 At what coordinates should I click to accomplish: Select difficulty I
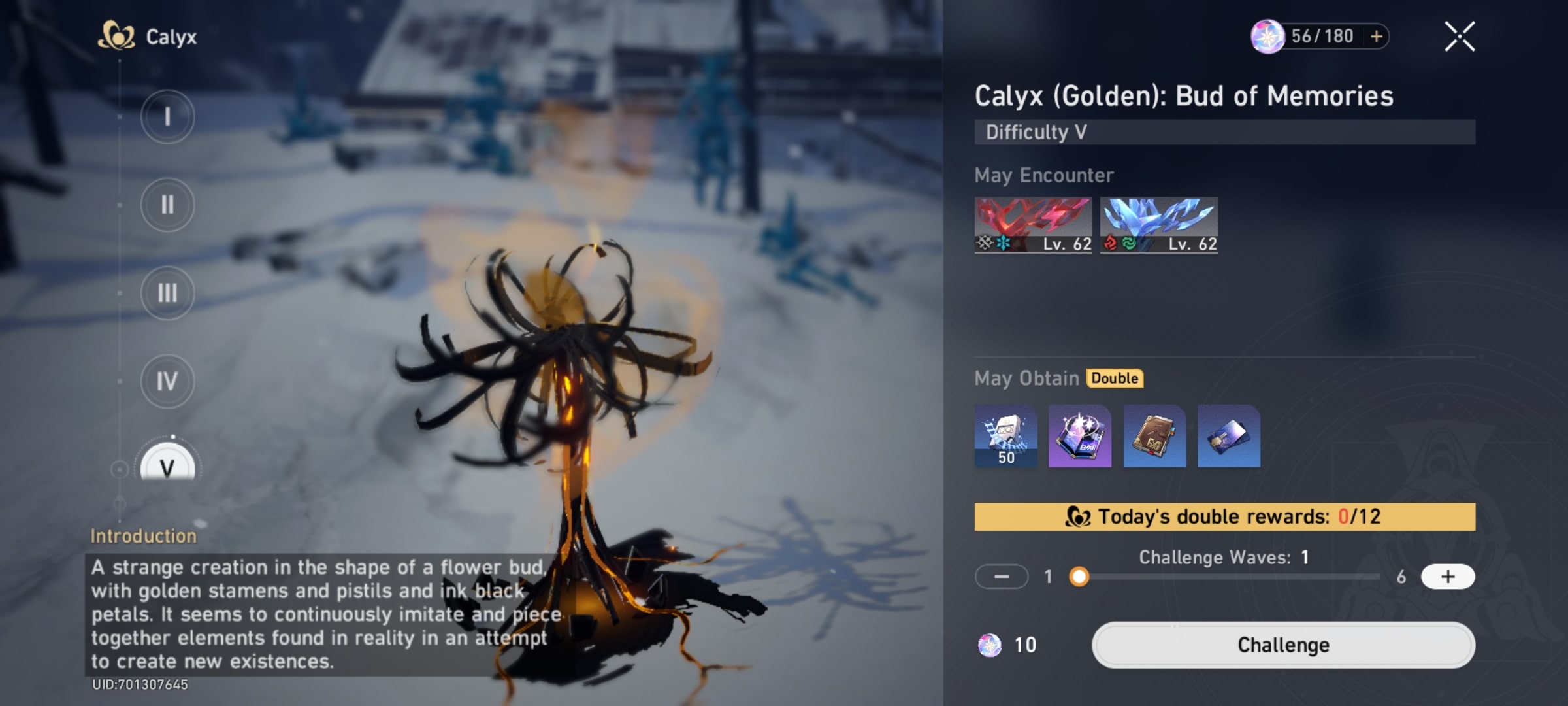(167, 117)
